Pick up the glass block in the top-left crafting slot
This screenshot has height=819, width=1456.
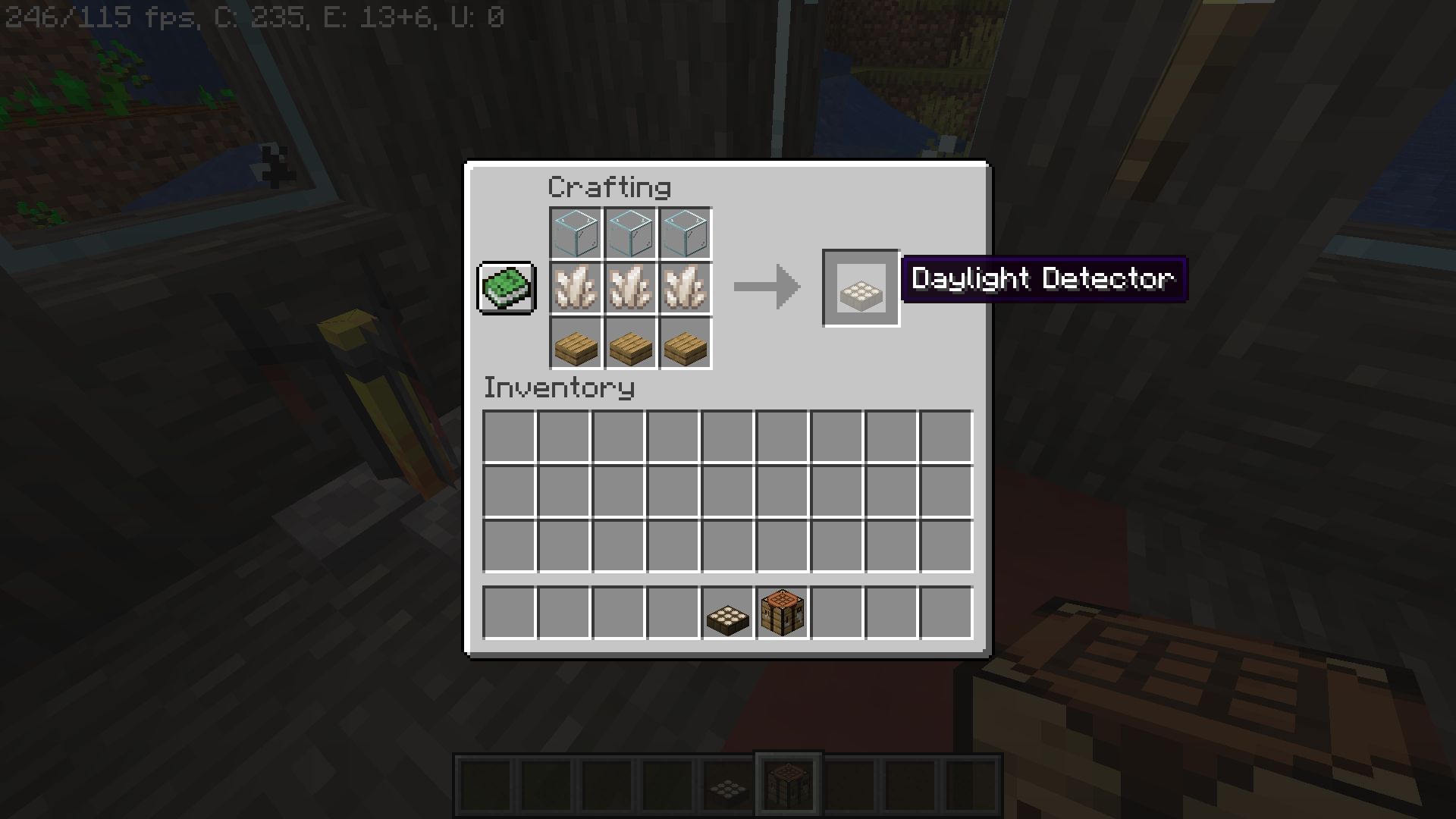click(x=576, y=234)
